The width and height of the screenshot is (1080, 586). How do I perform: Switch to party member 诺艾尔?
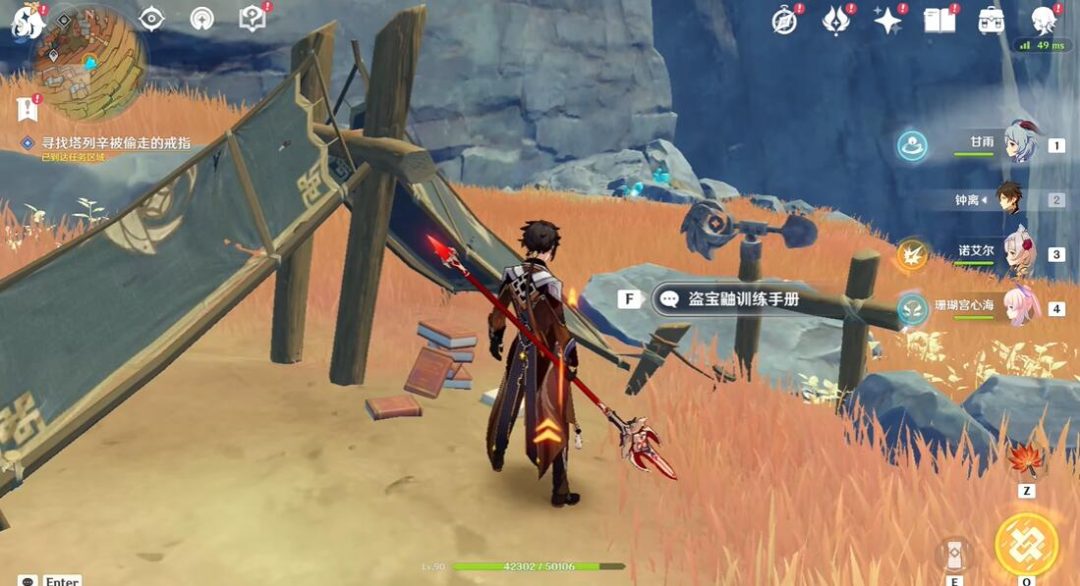coord(1018,254)
